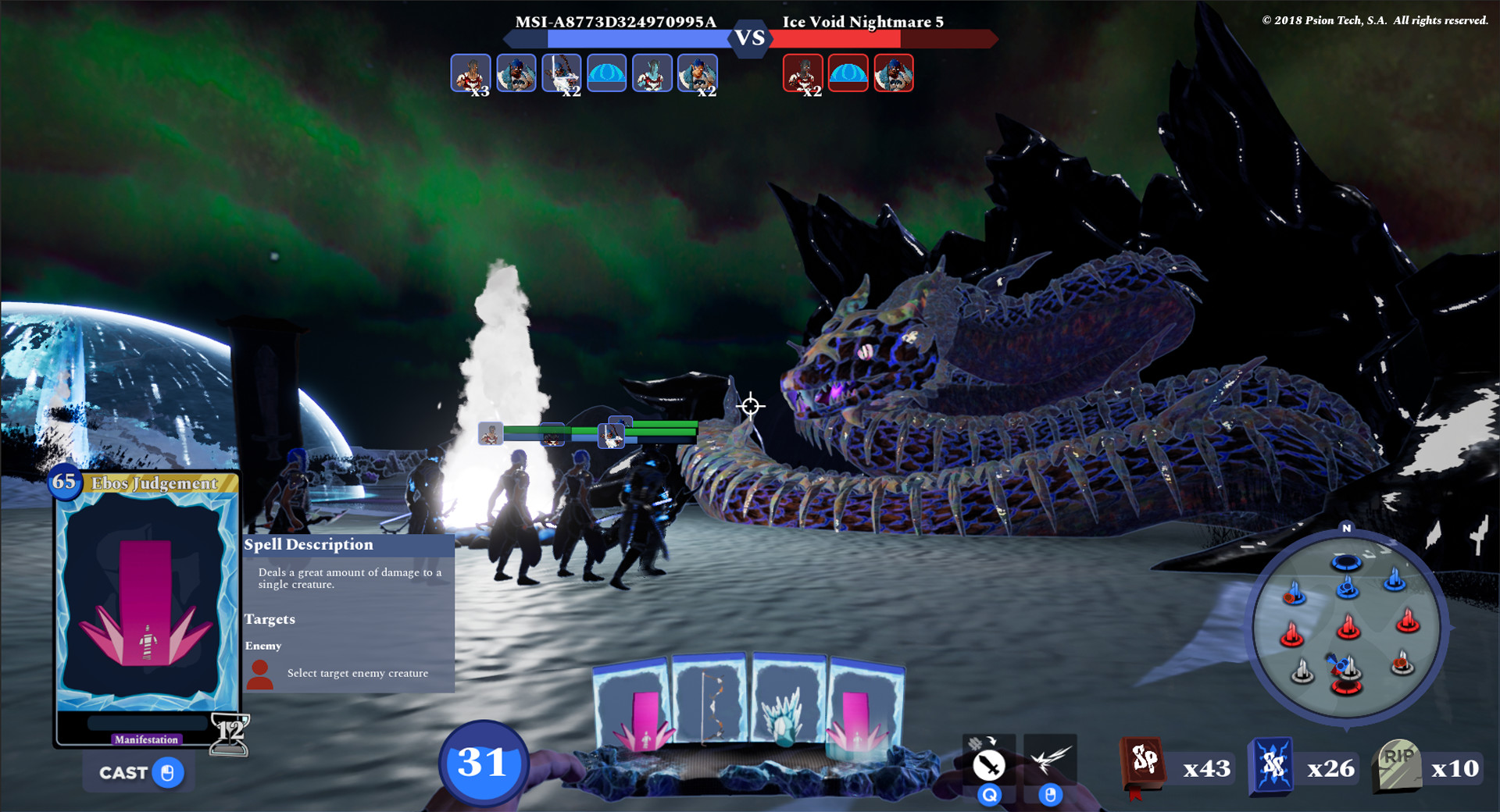The width and height of the screenshot is (1500, 812).
Task: Click the lightning strike ability icon
Action: coord(1051,761)
